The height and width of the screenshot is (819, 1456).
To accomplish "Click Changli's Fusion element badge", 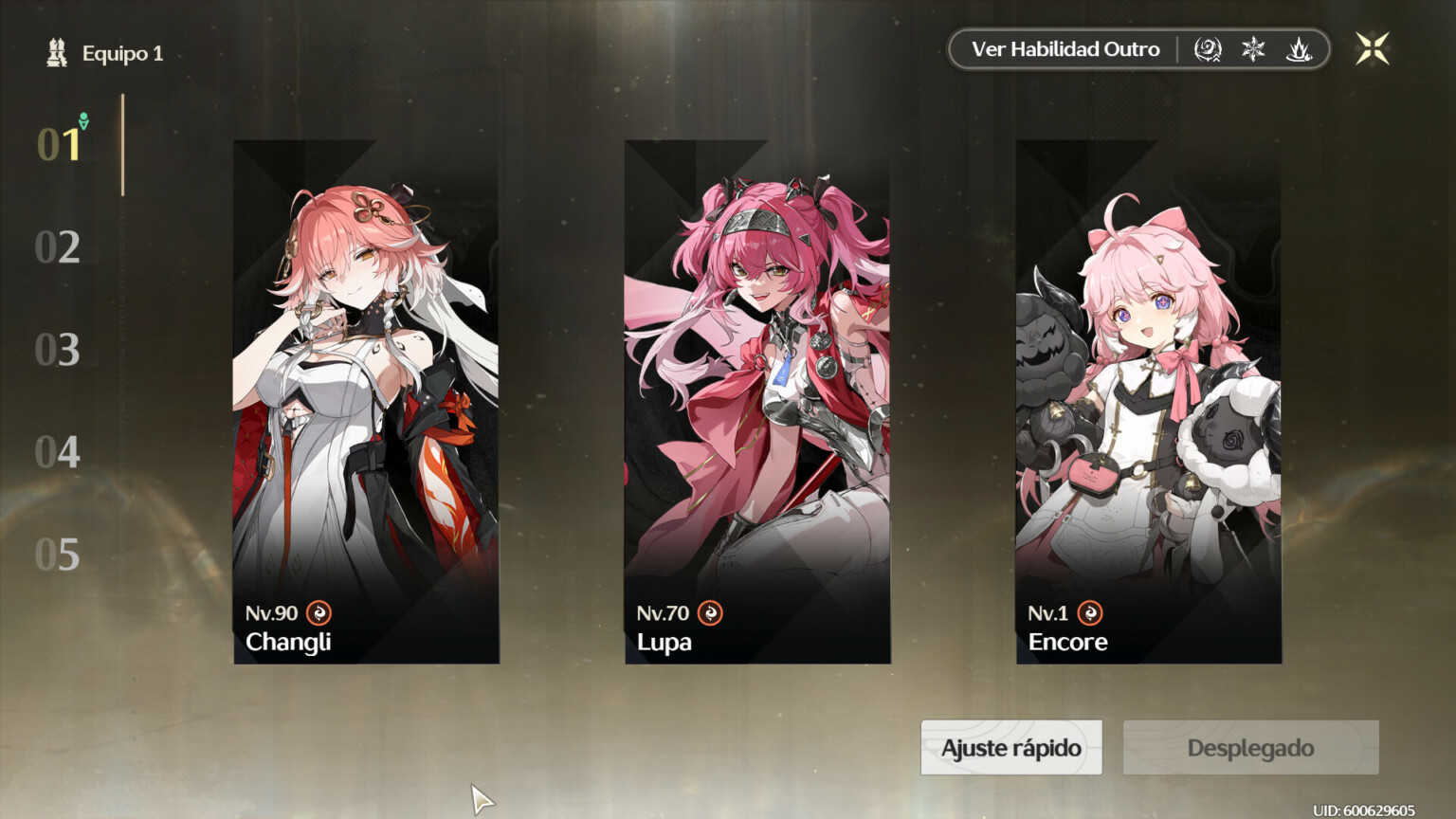I will click(318, 613).
